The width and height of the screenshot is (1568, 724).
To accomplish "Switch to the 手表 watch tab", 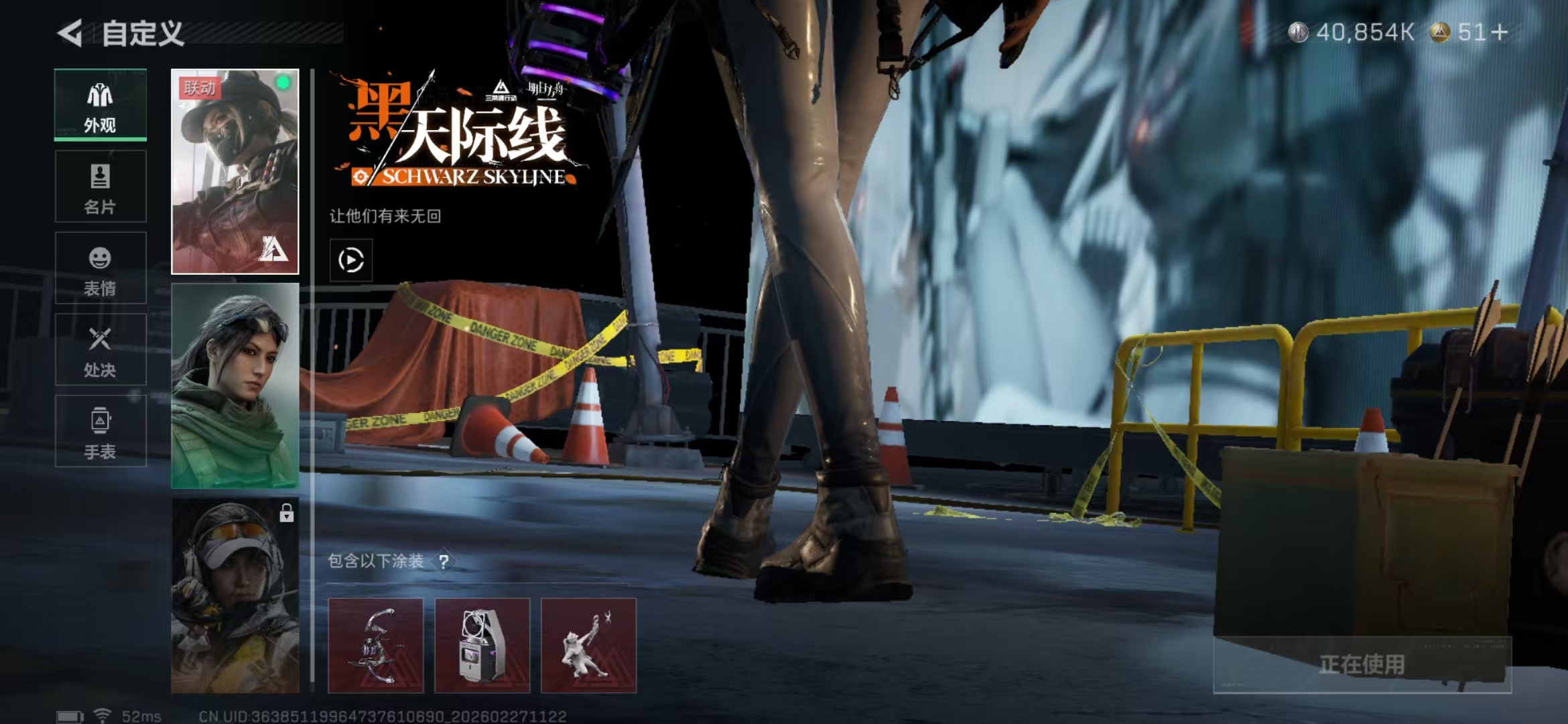I will point(101,432).
